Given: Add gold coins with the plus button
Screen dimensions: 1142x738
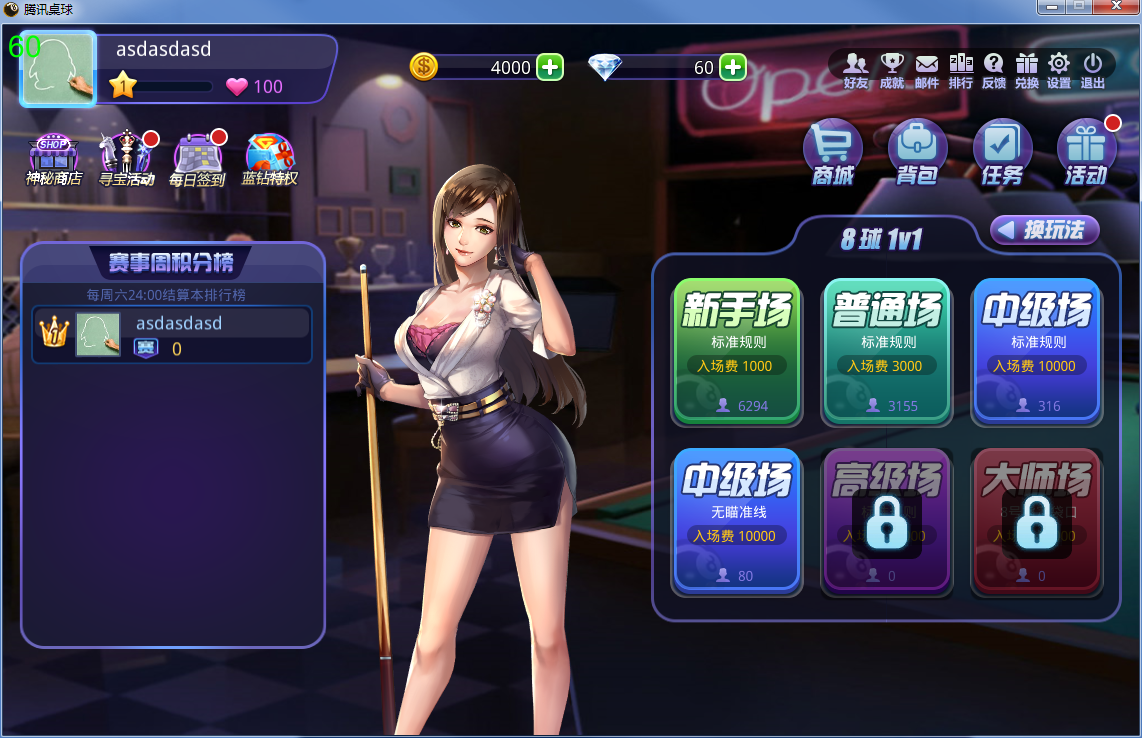Looking at the screenshot, I should (x=550, y=67).
